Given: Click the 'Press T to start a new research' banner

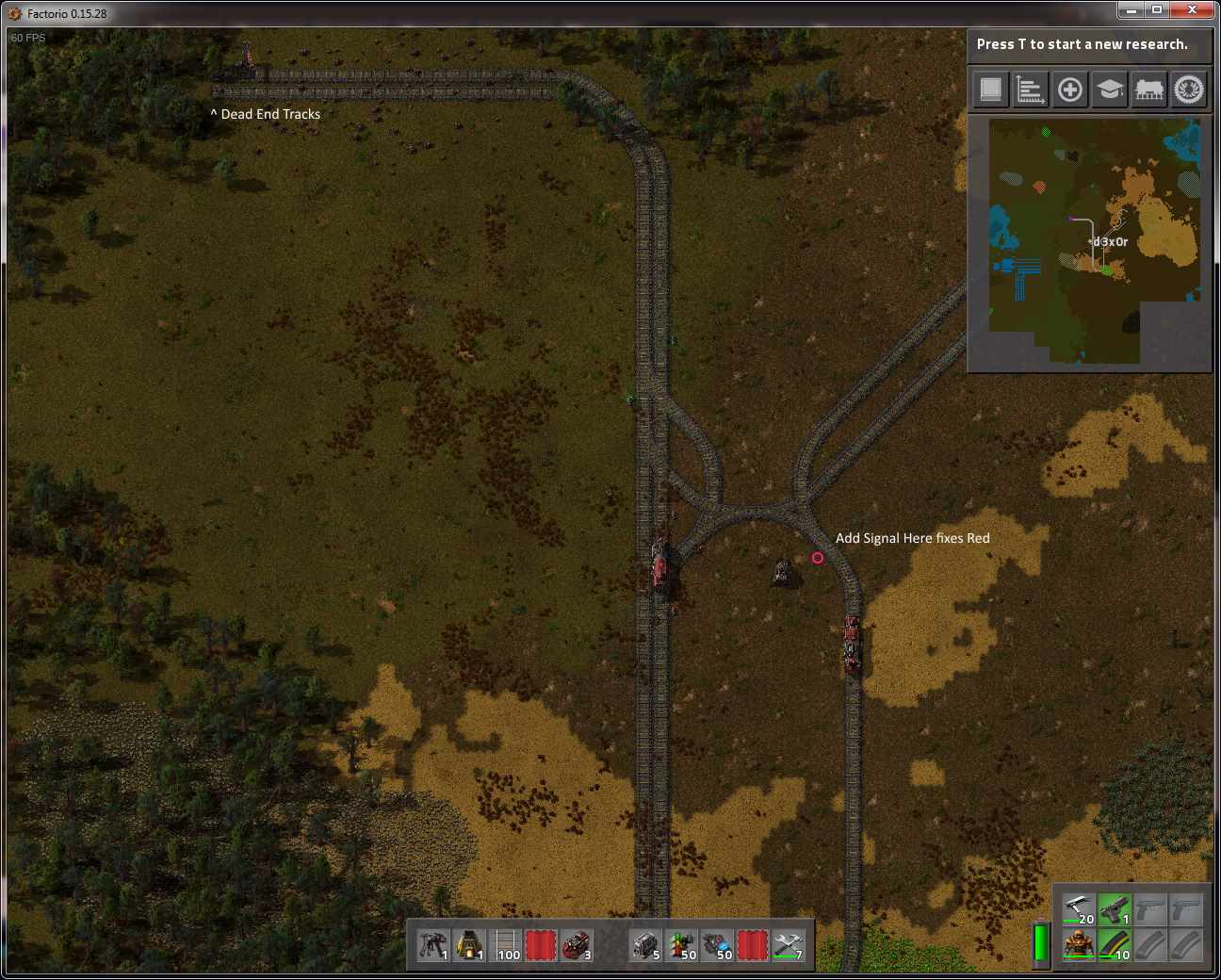Looking at the screenshot, I should (x=1088, y=43).
